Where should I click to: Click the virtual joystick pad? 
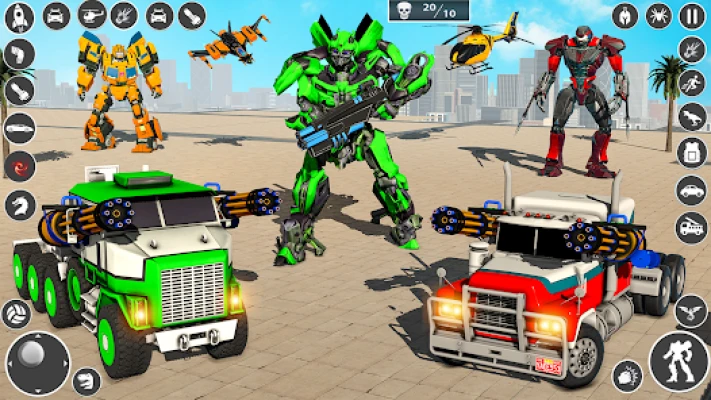(x=38, y=362)
